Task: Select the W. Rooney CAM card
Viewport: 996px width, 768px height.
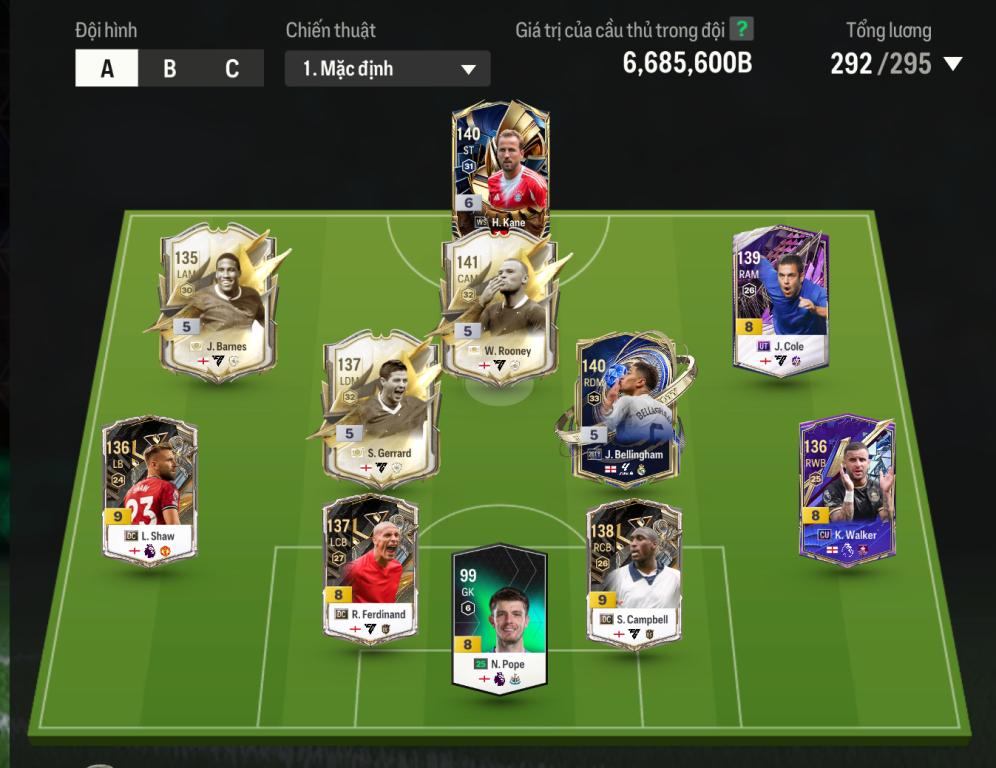Action: pyautogui.click(x=500, y=305)
